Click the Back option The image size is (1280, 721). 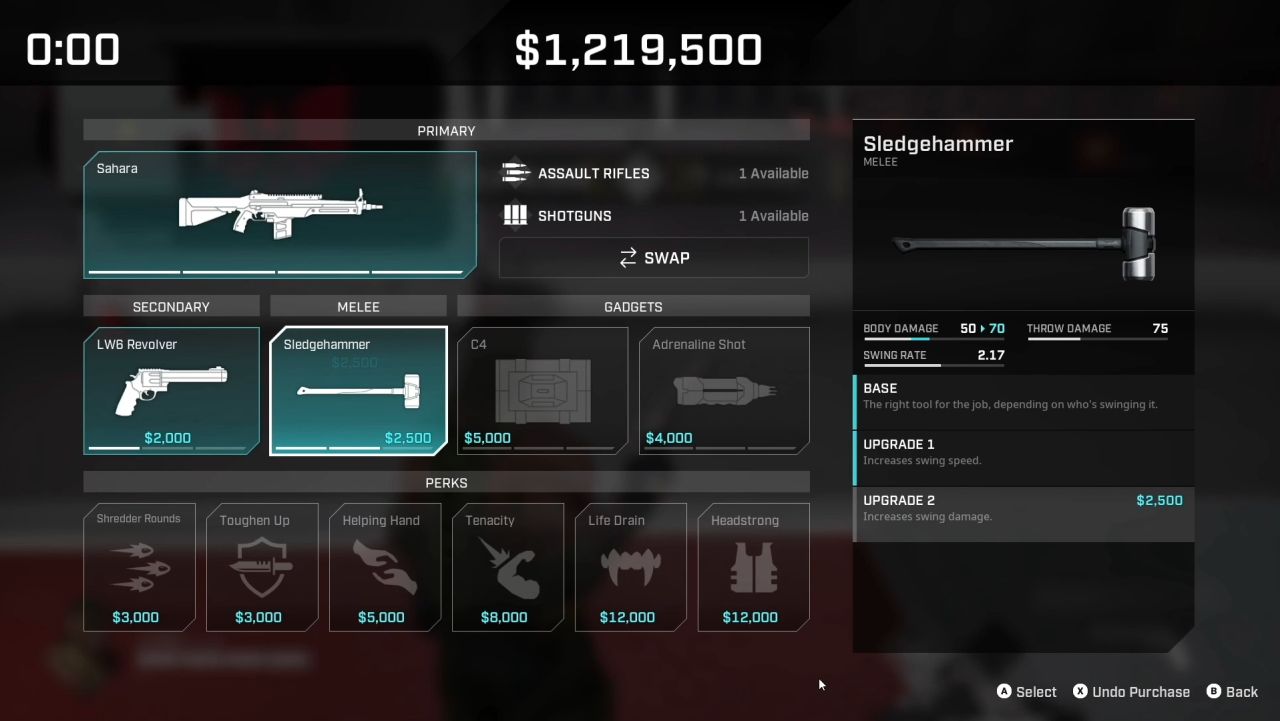[x=1233, y=691]
